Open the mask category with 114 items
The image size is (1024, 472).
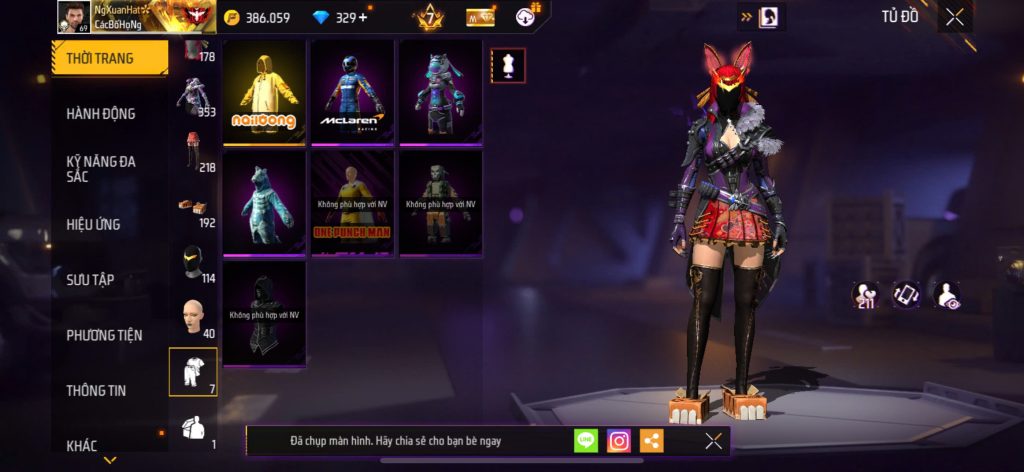pyautogui.click(x=194, y=264)
